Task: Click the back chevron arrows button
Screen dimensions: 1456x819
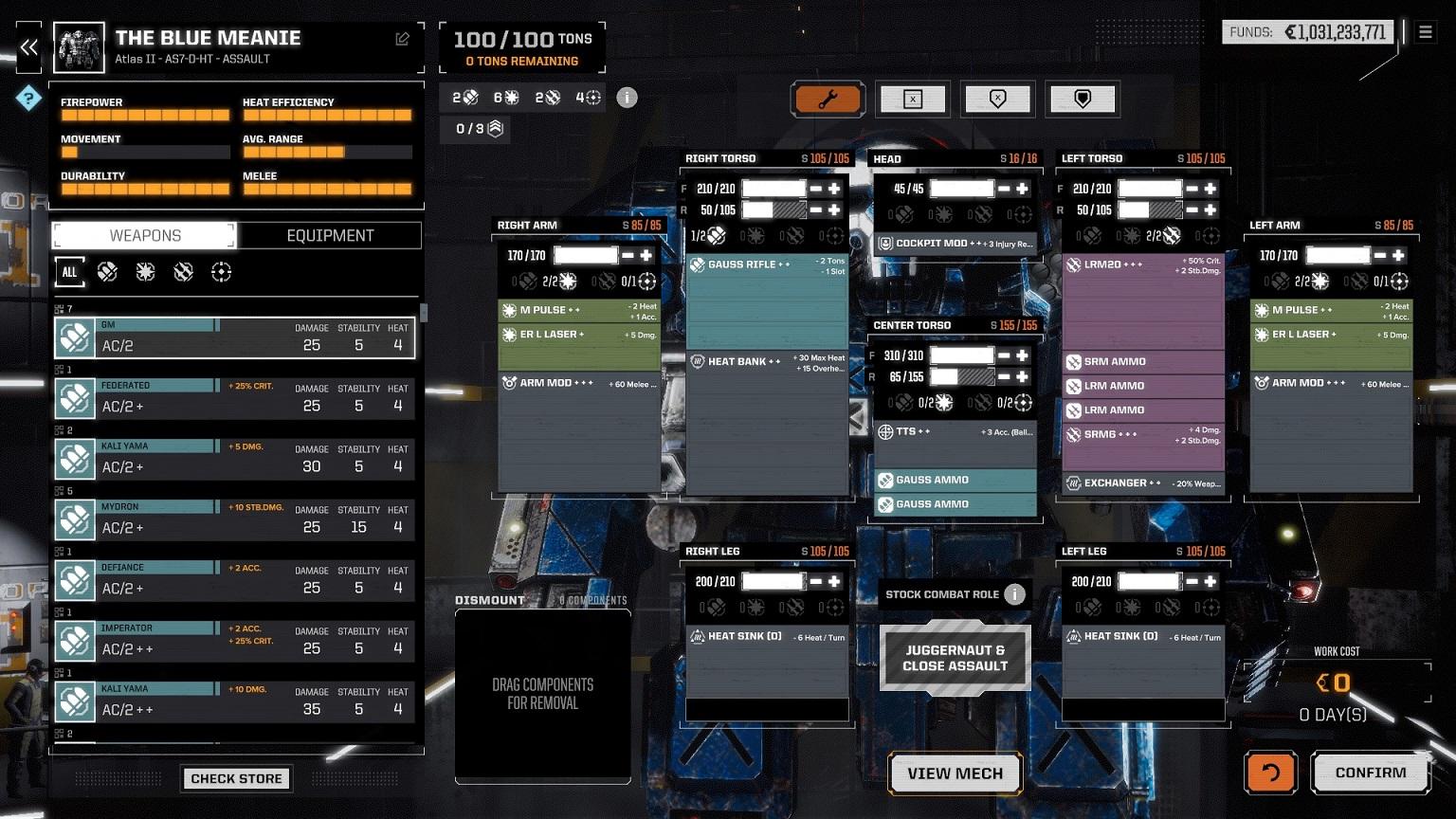Action: [29, 47]
